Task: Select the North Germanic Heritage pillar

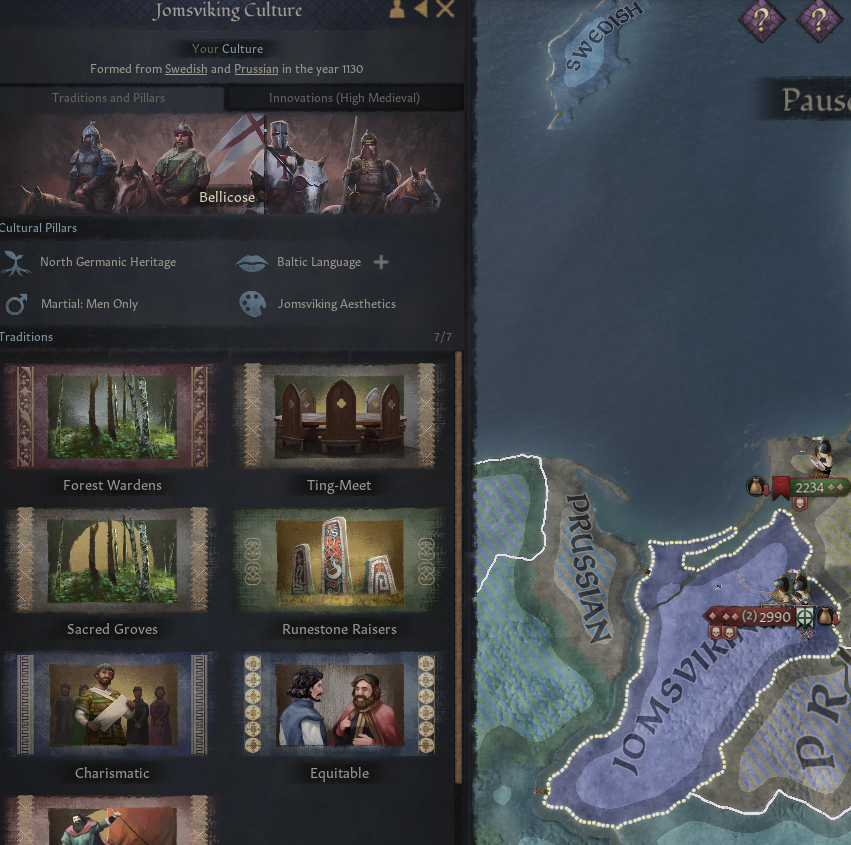Action: 107,262
